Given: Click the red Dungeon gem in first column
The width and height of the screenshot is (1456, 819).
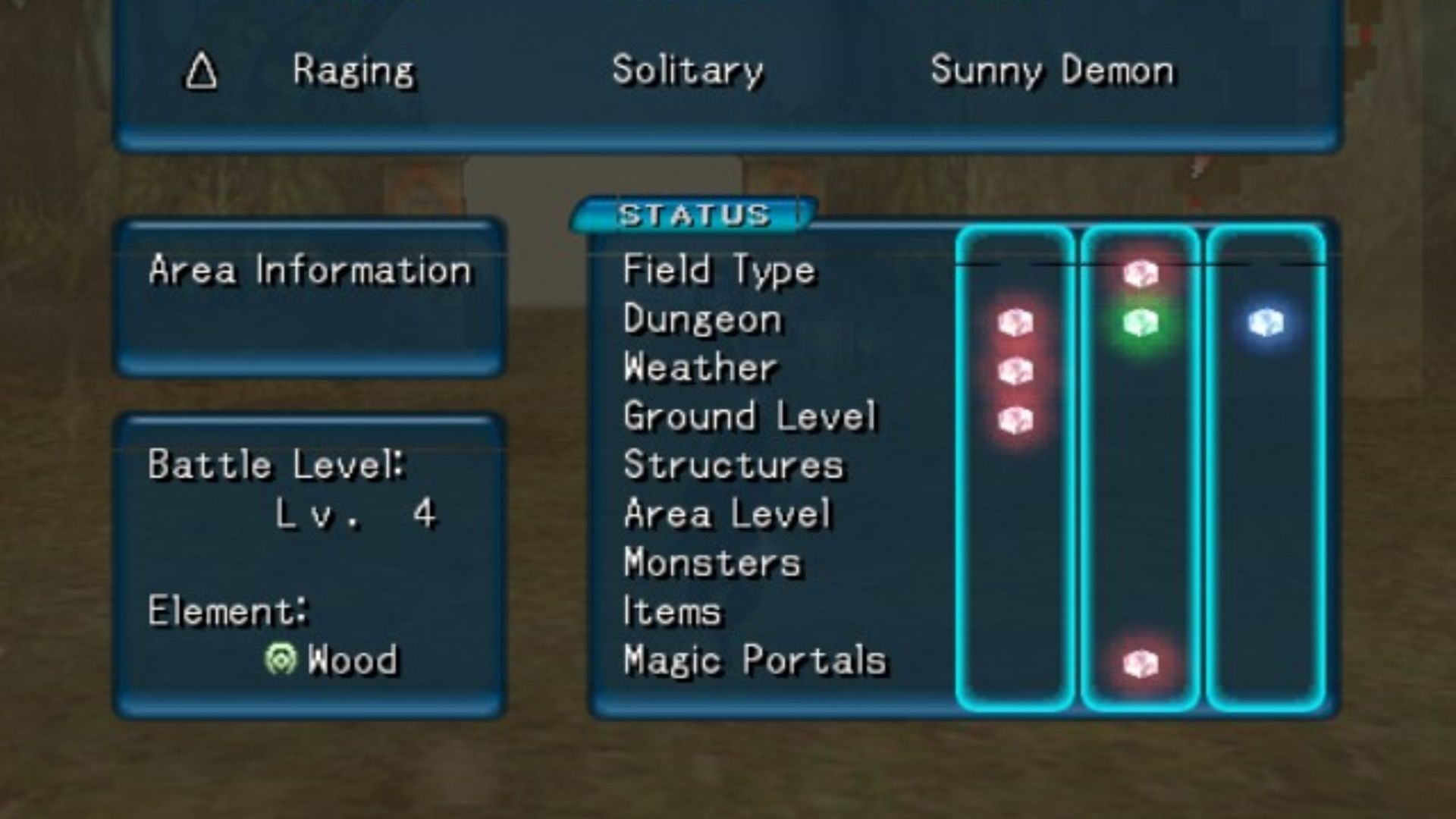Looking at the screenshot, I should coord(1015,324).
